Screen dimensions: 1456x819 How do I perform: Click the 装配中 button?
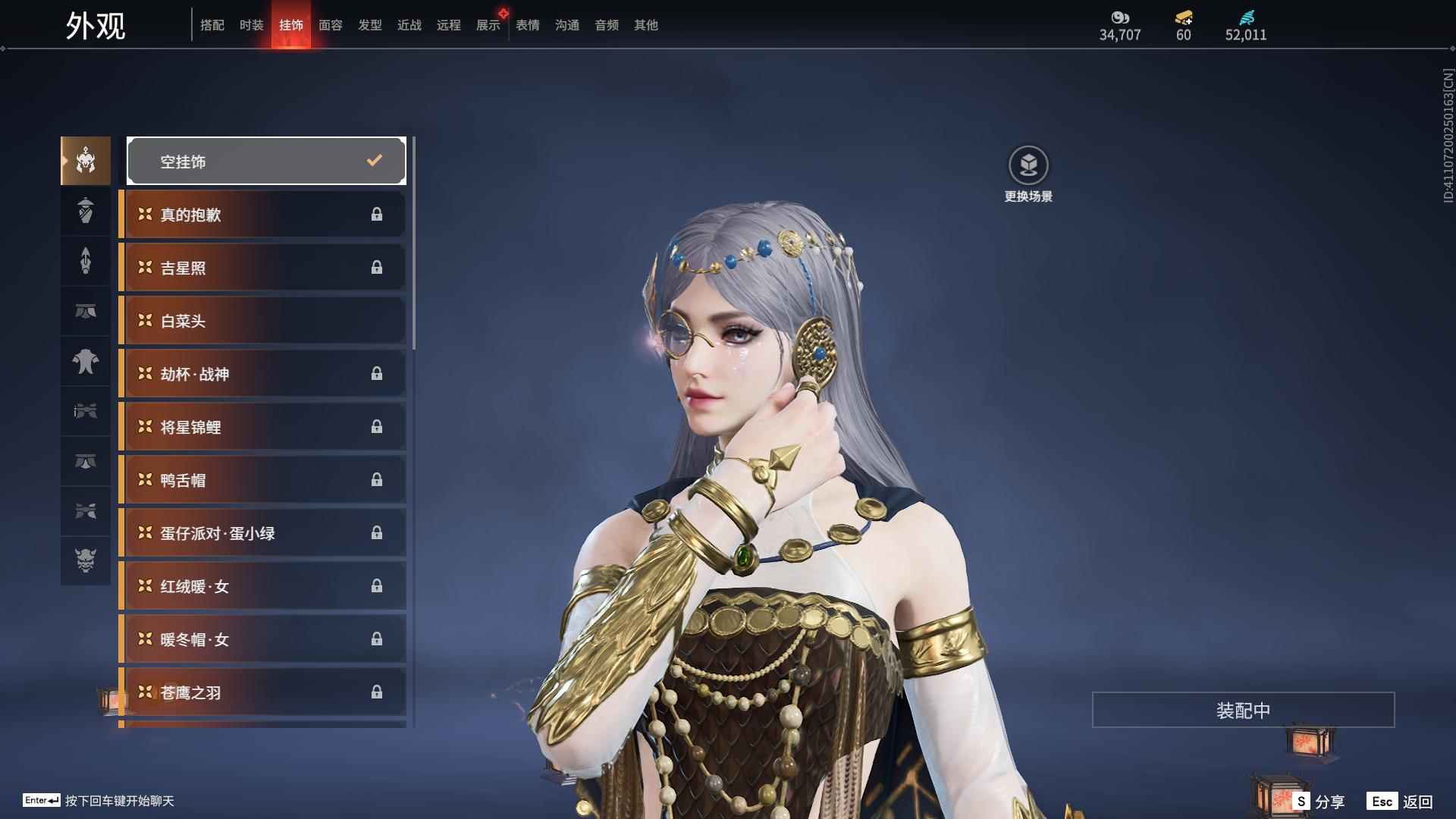[x=1243, y=710]
